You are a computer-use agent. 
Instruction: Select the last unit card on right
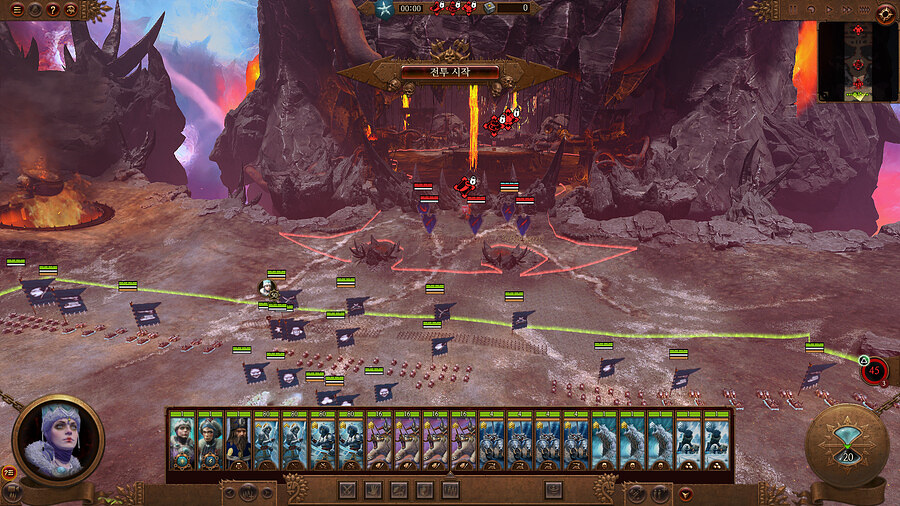tap(716, 440)
